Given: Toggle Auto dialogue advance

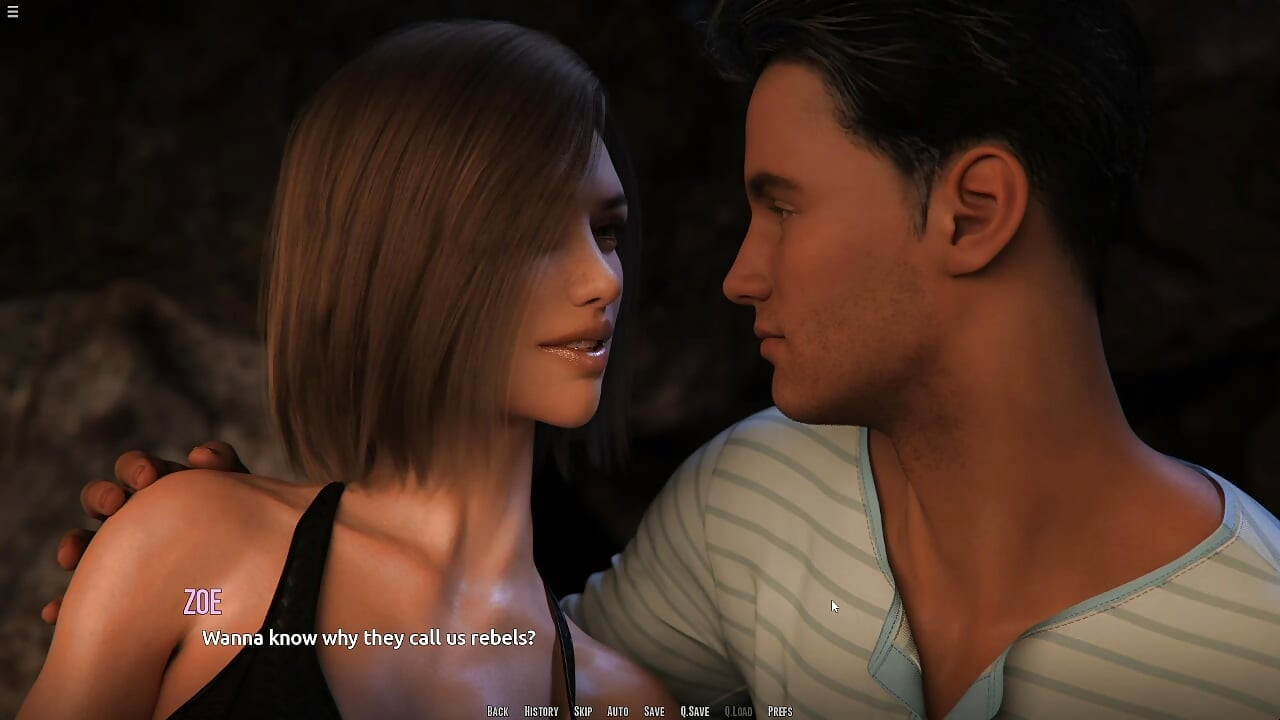Looking at the screenshot, I should [618, 711].
